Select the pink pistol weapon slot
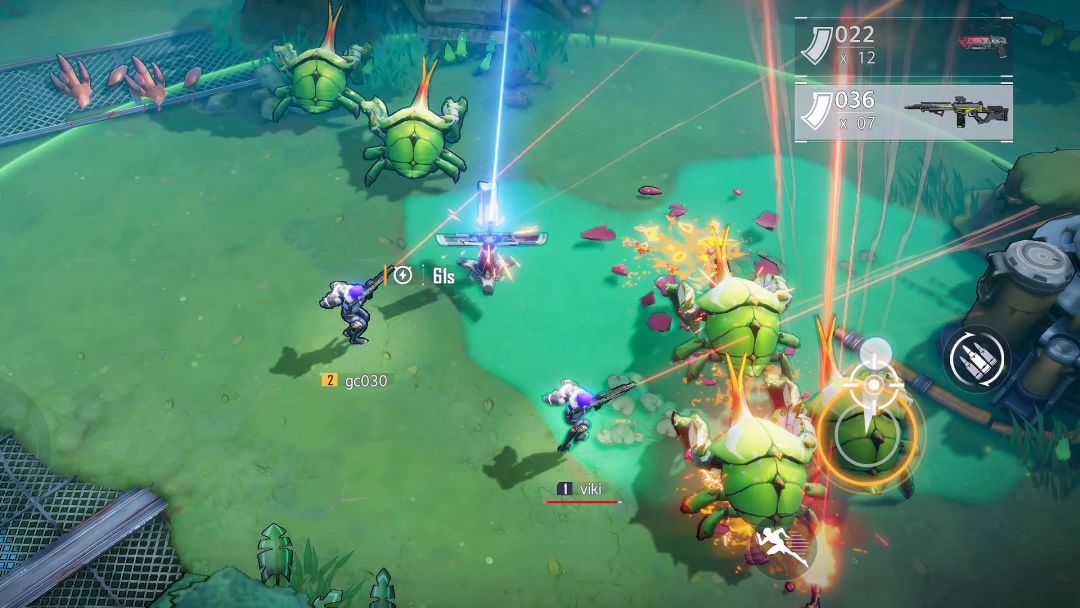This screenshot has width=1080, height=608. [904, 46]
